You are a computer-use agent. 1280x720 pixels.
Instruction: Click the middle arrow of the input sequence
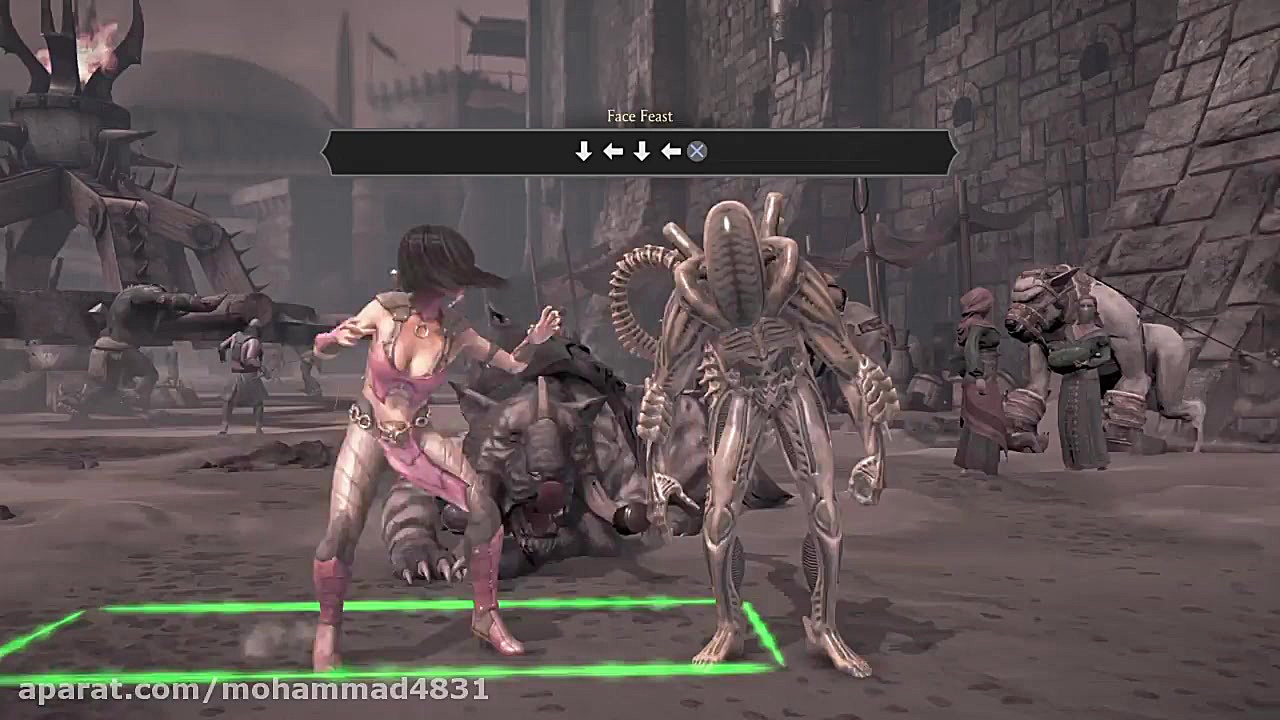(641, 152)
